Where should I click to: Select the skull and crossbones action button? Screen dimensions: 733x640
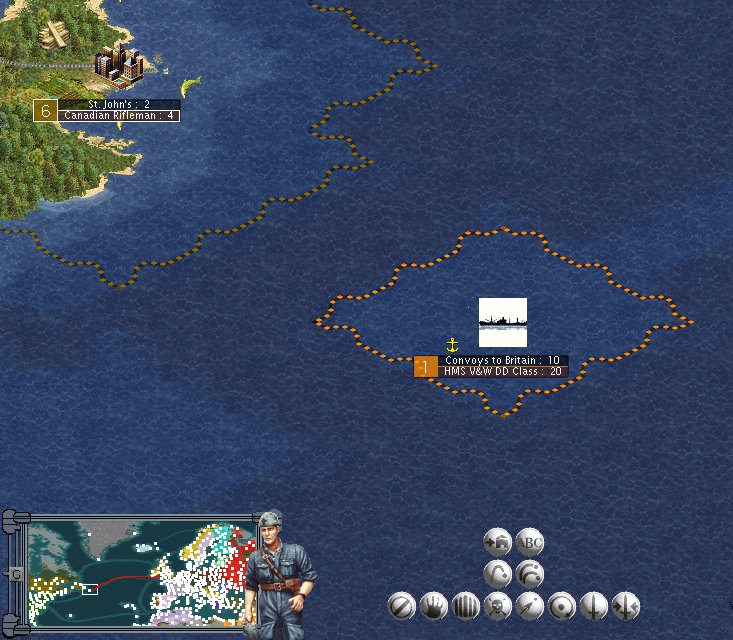pos(497,605)
